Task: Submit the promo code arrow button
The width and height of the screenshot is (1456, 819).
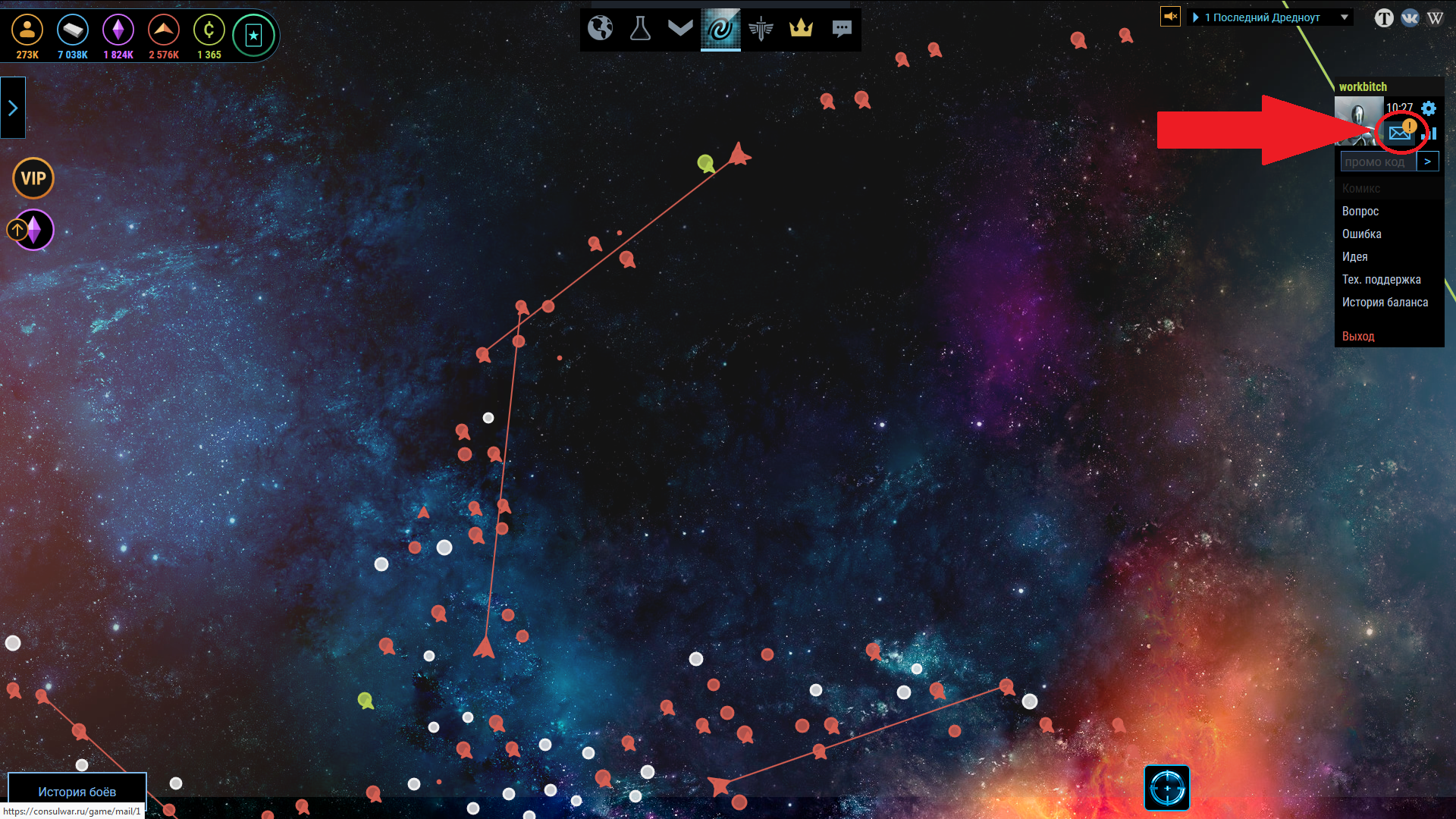Action: tap(1427, 162)
